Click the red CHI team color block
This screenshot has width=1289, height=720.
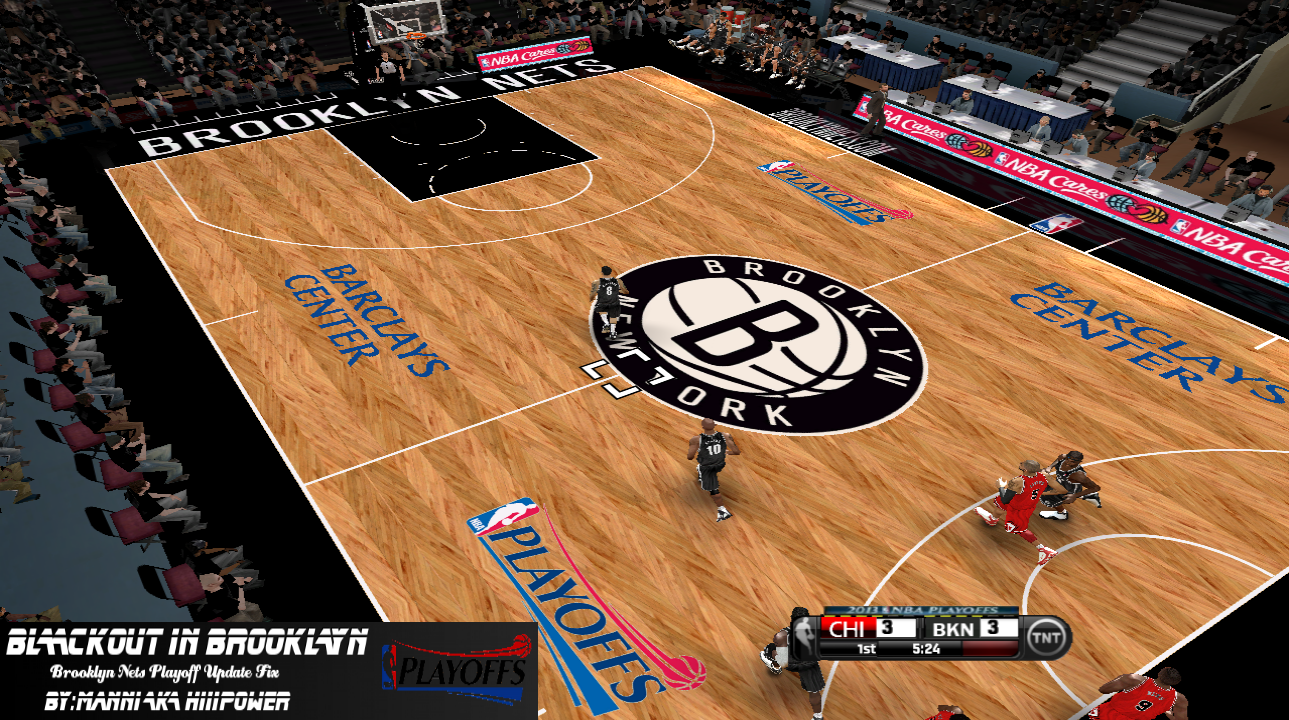[848, 628]
